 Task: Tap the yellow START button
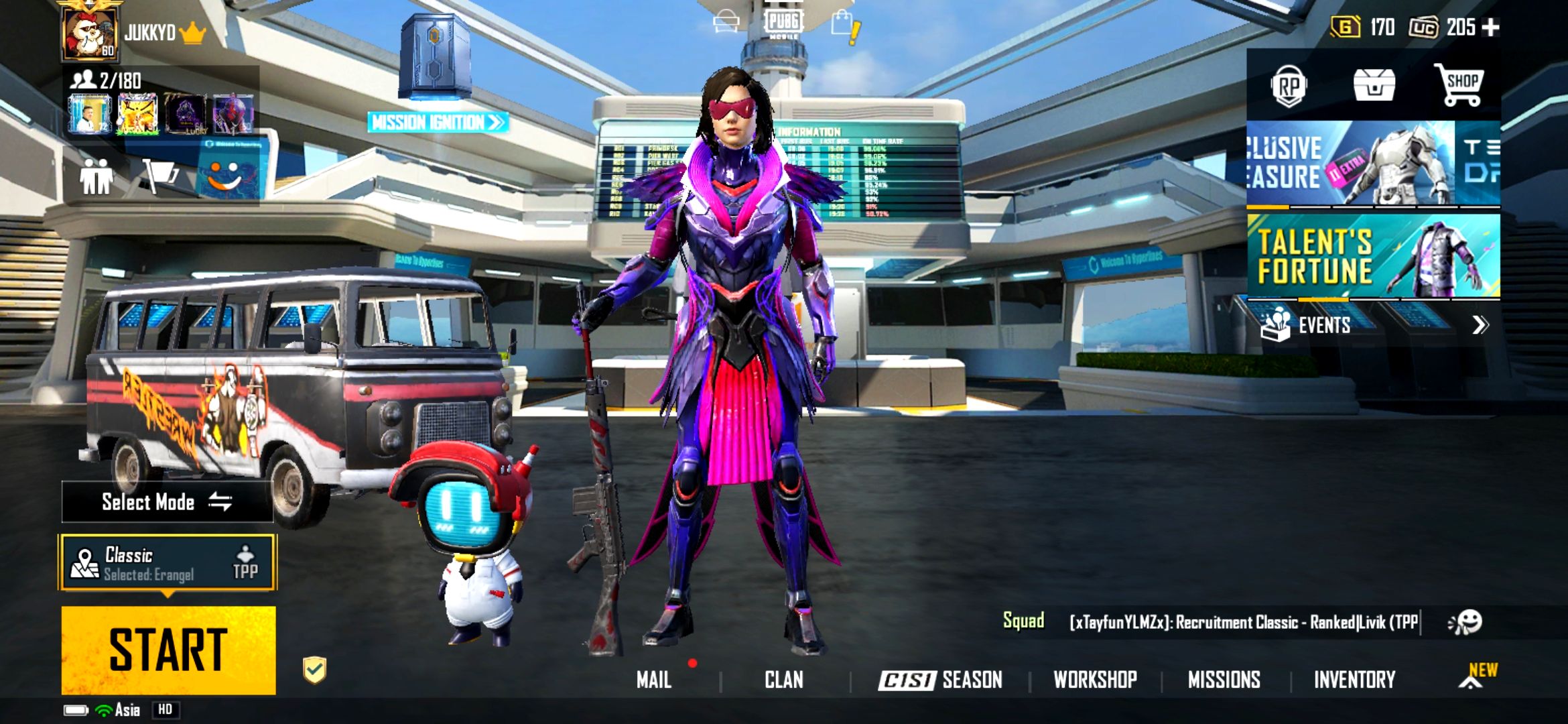click(168, 649)
